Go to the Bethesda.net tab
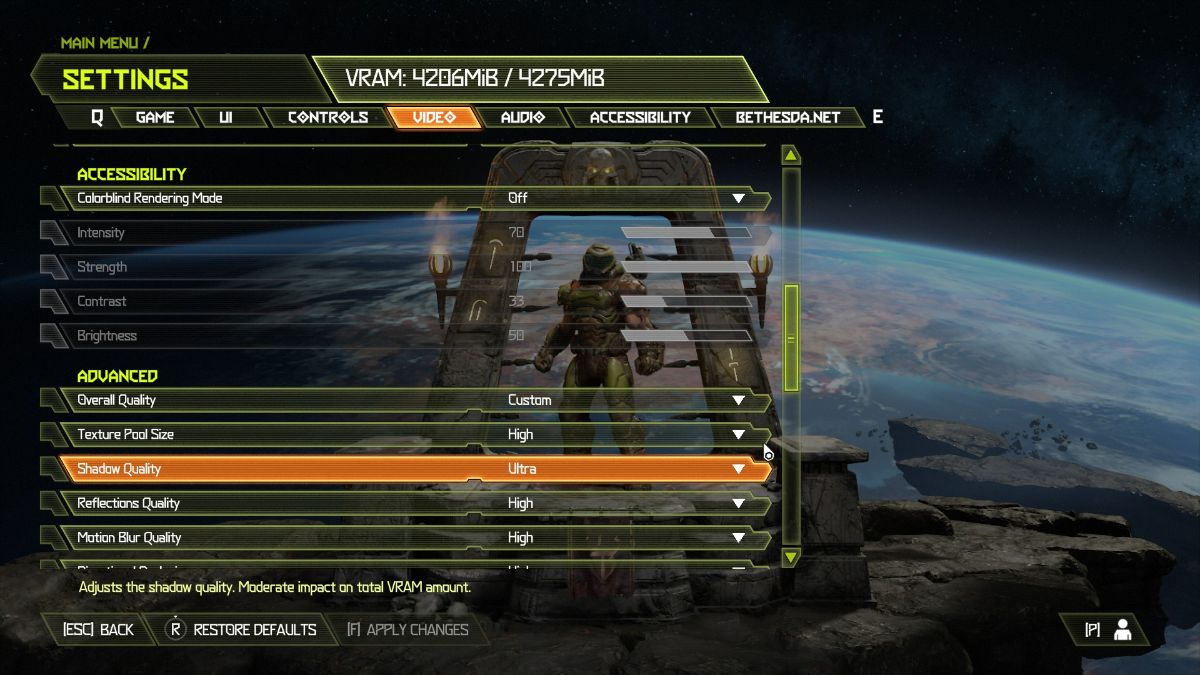Screen dimensions: 1200x675 tap(787, 117)
